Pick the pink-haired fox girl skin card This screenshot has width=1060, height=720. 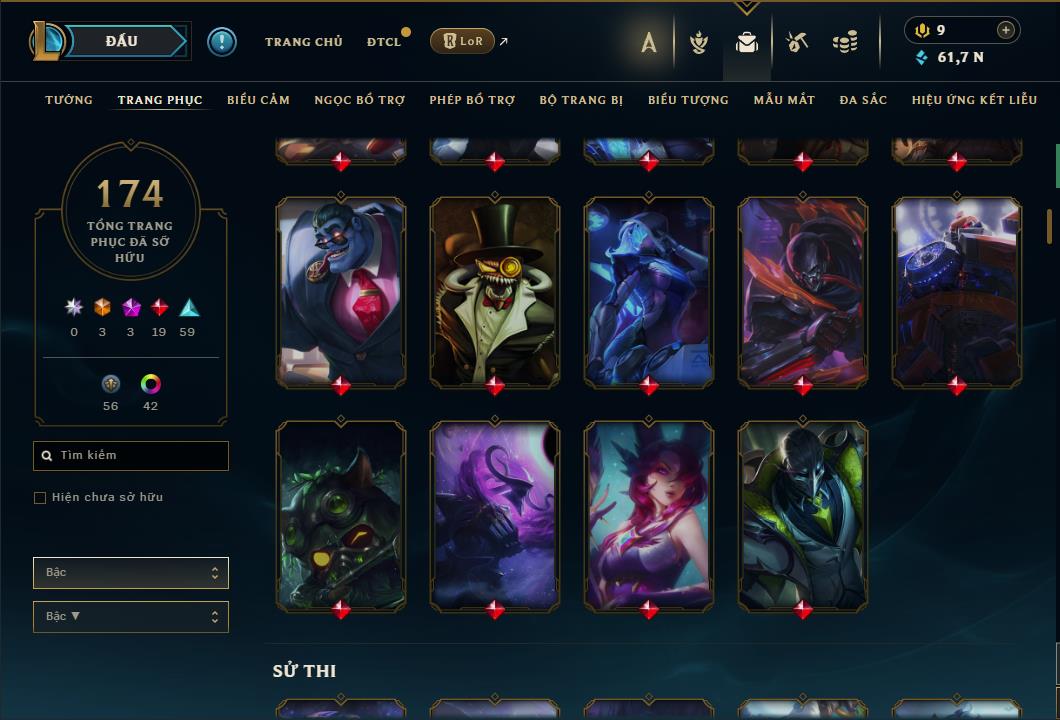coord(649,514)
